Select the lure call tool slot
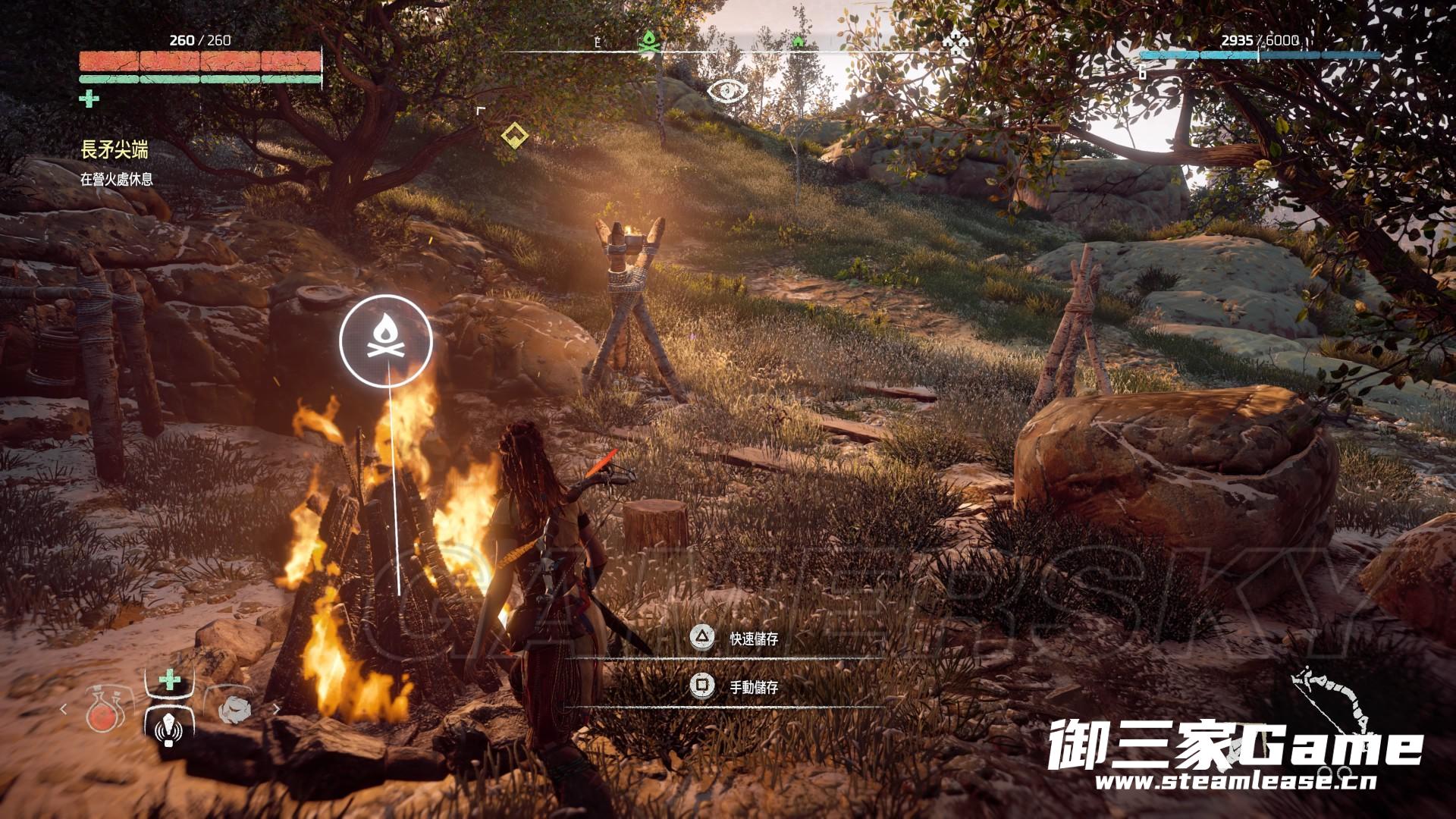 (169, 723)
